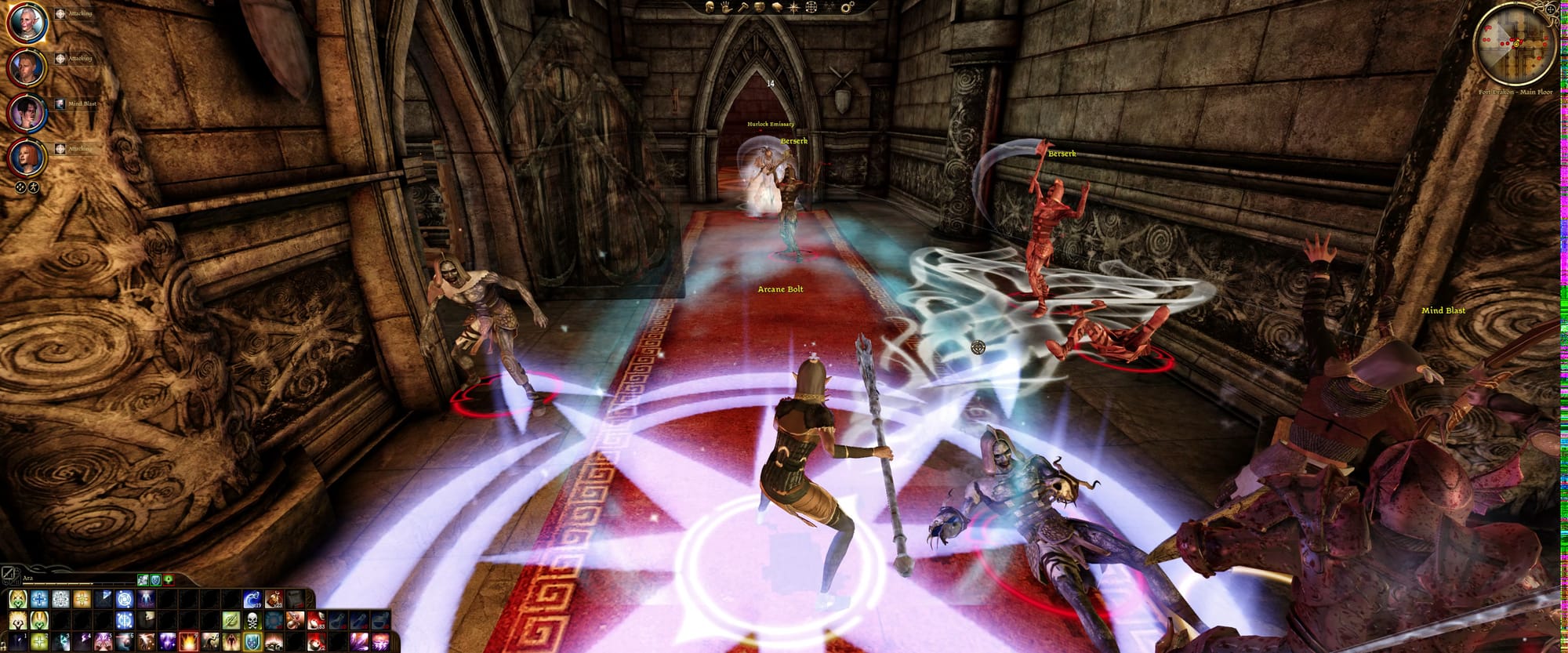Open the inventory chest icon

(759, 7)
